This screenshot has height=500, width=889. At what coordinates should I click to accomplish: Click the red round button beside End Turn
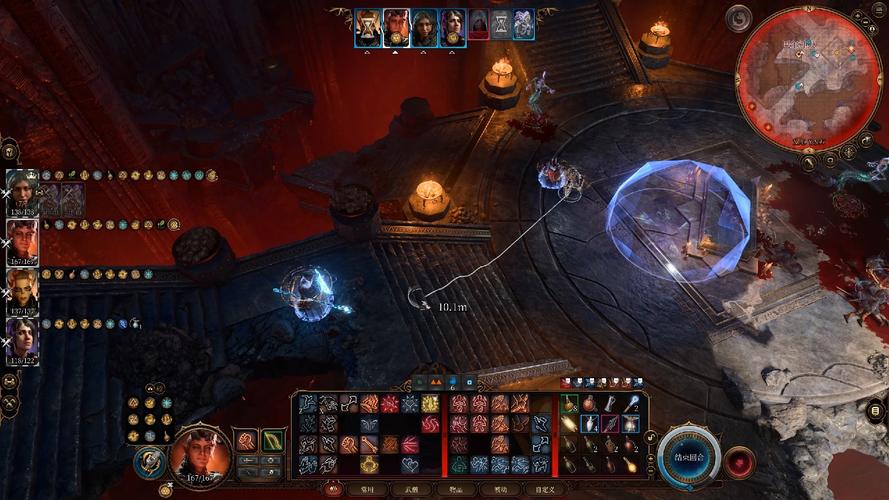(x=740, y=462)
